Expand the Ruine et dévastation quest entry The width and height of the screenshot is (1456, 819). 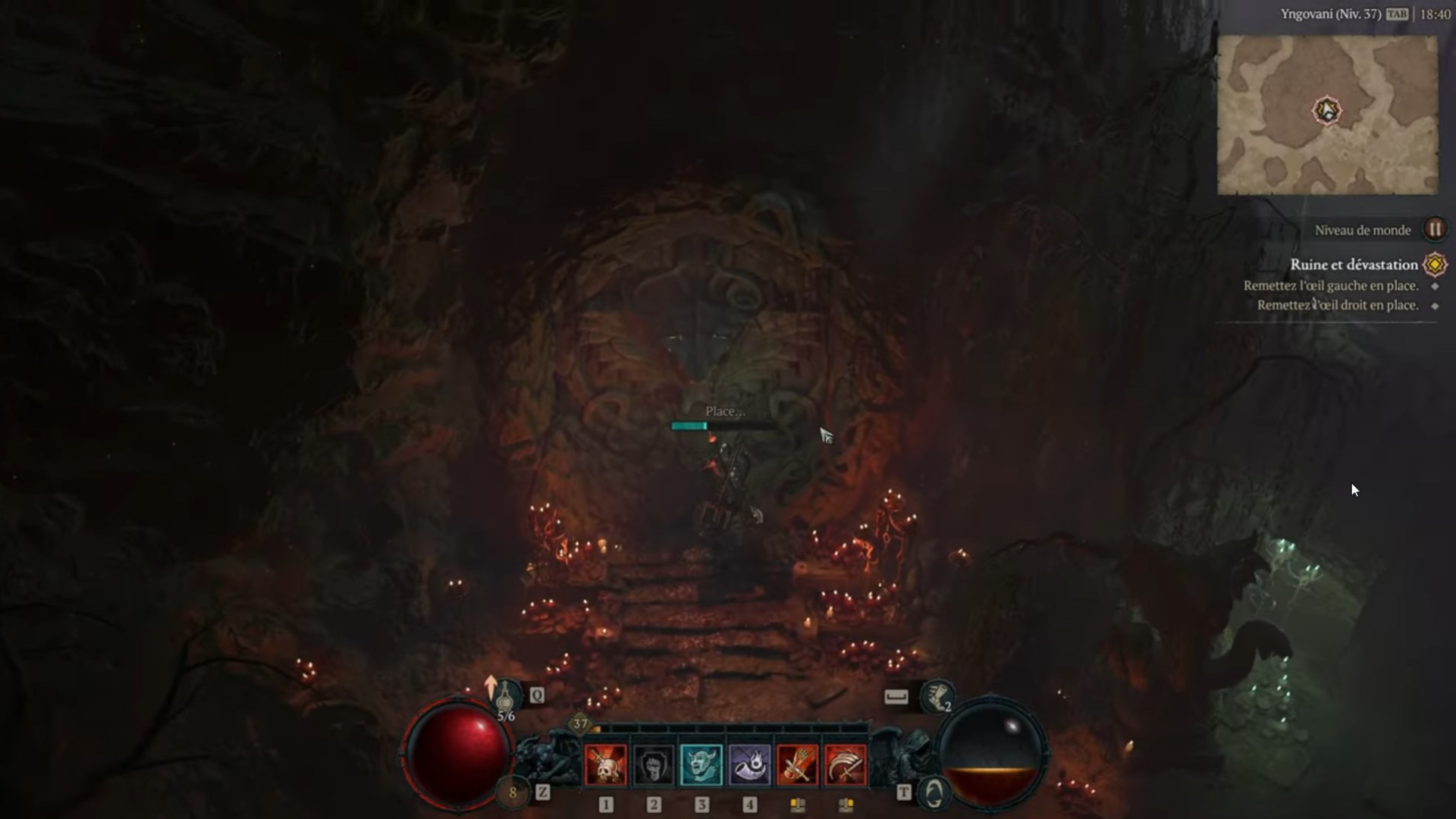(1354, 265)
